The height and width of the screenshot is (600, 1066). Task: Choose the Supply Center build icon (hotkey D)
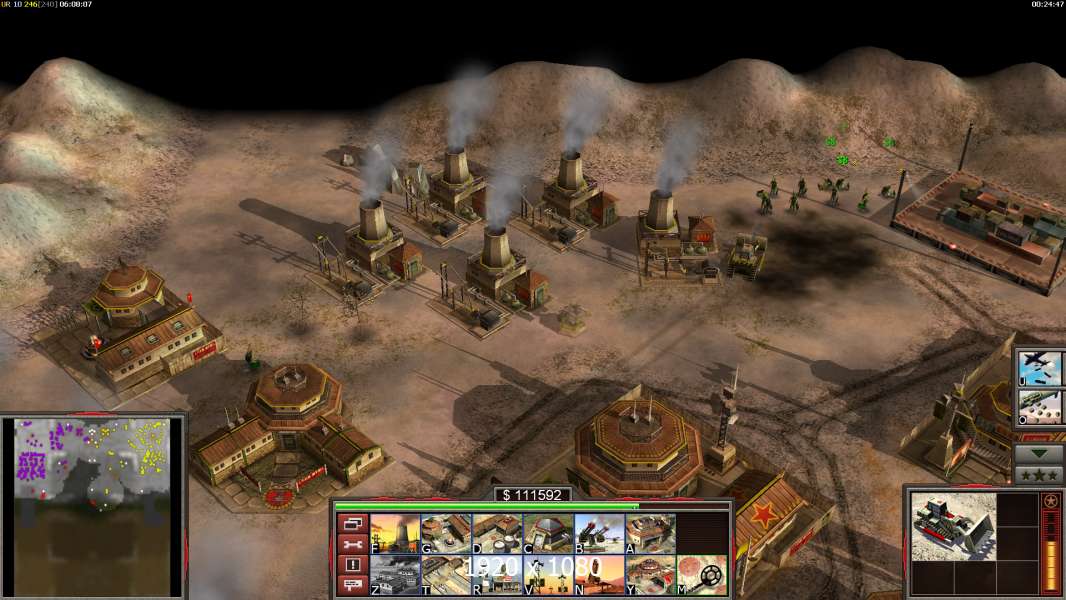[x=497, y=534]
